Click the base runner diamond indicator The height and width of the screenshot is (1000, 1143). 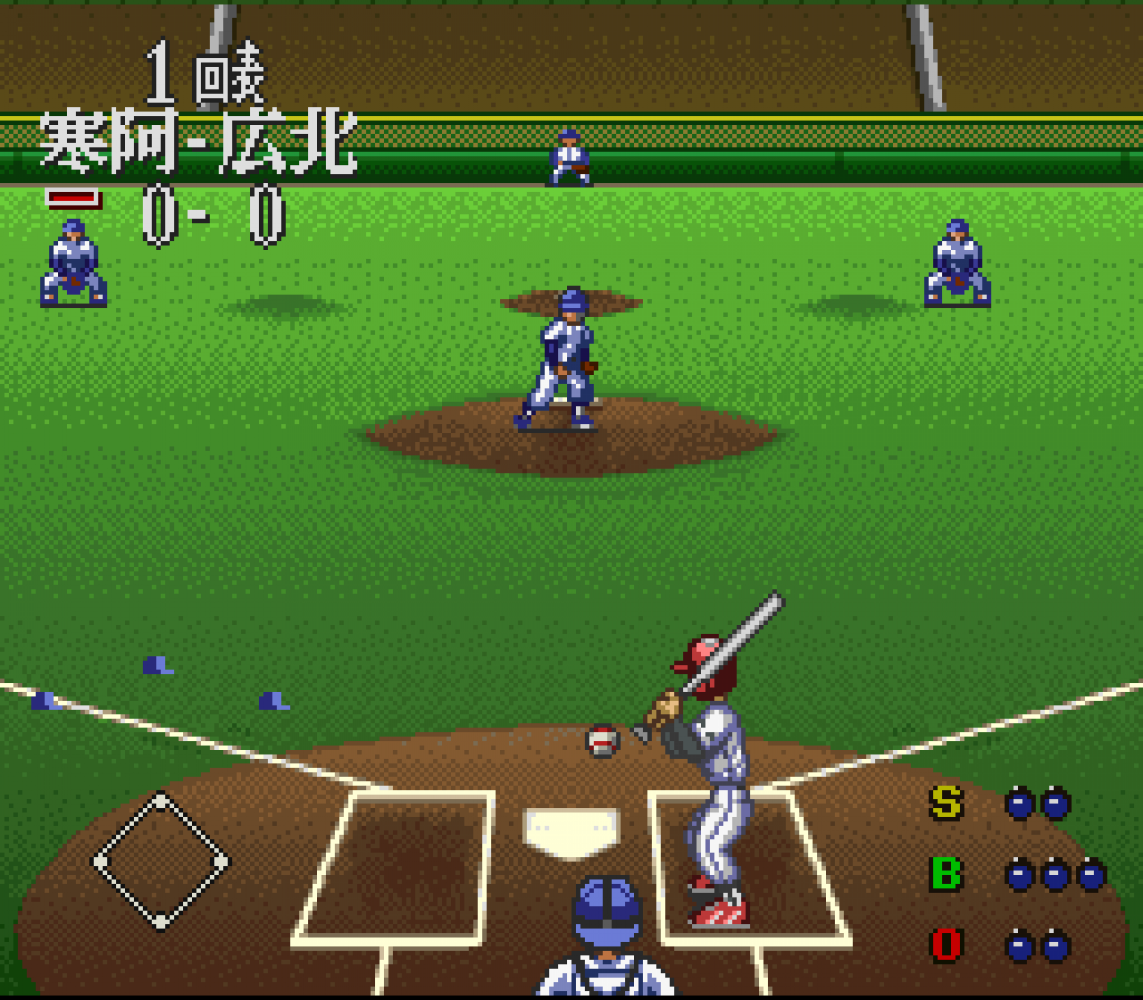click(x=160, y=861)
